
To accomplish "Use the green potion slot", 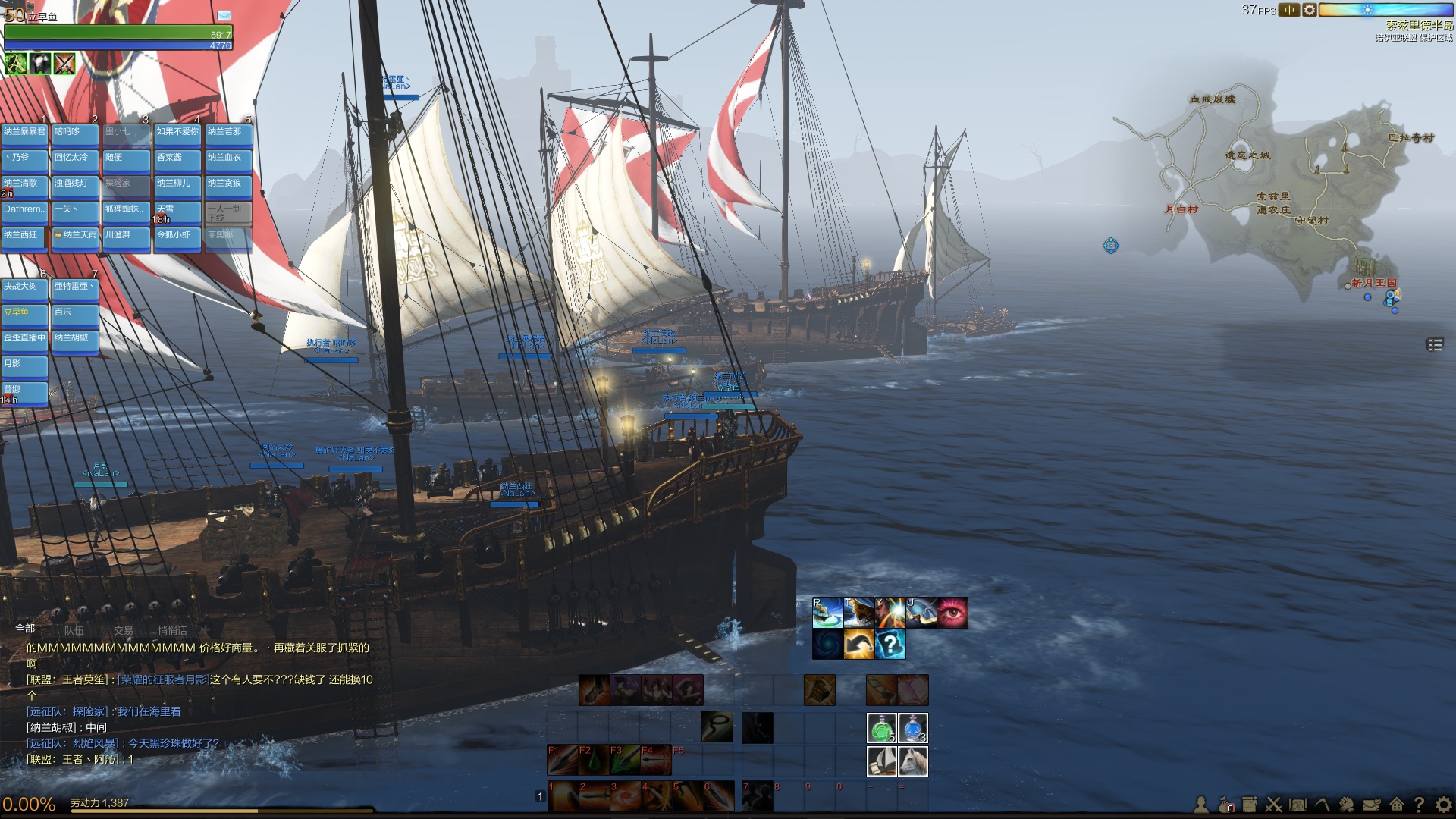I will coord(881,728).
